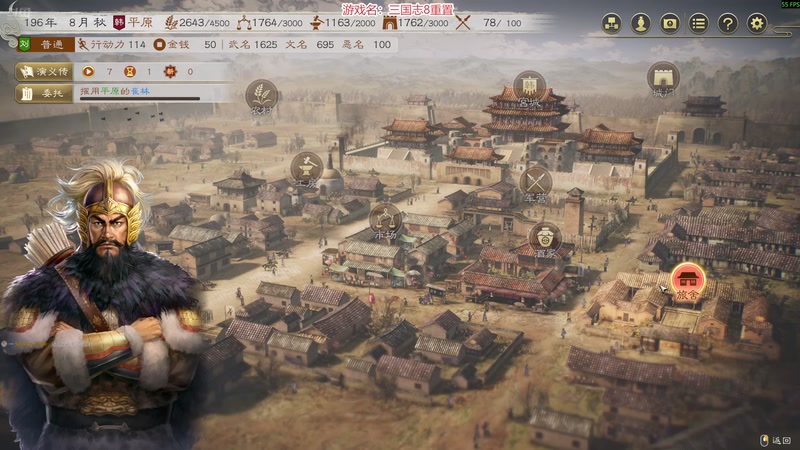Open settings with the gear icon
Viewport: 800px width, 450px height.
click(757, 23)
